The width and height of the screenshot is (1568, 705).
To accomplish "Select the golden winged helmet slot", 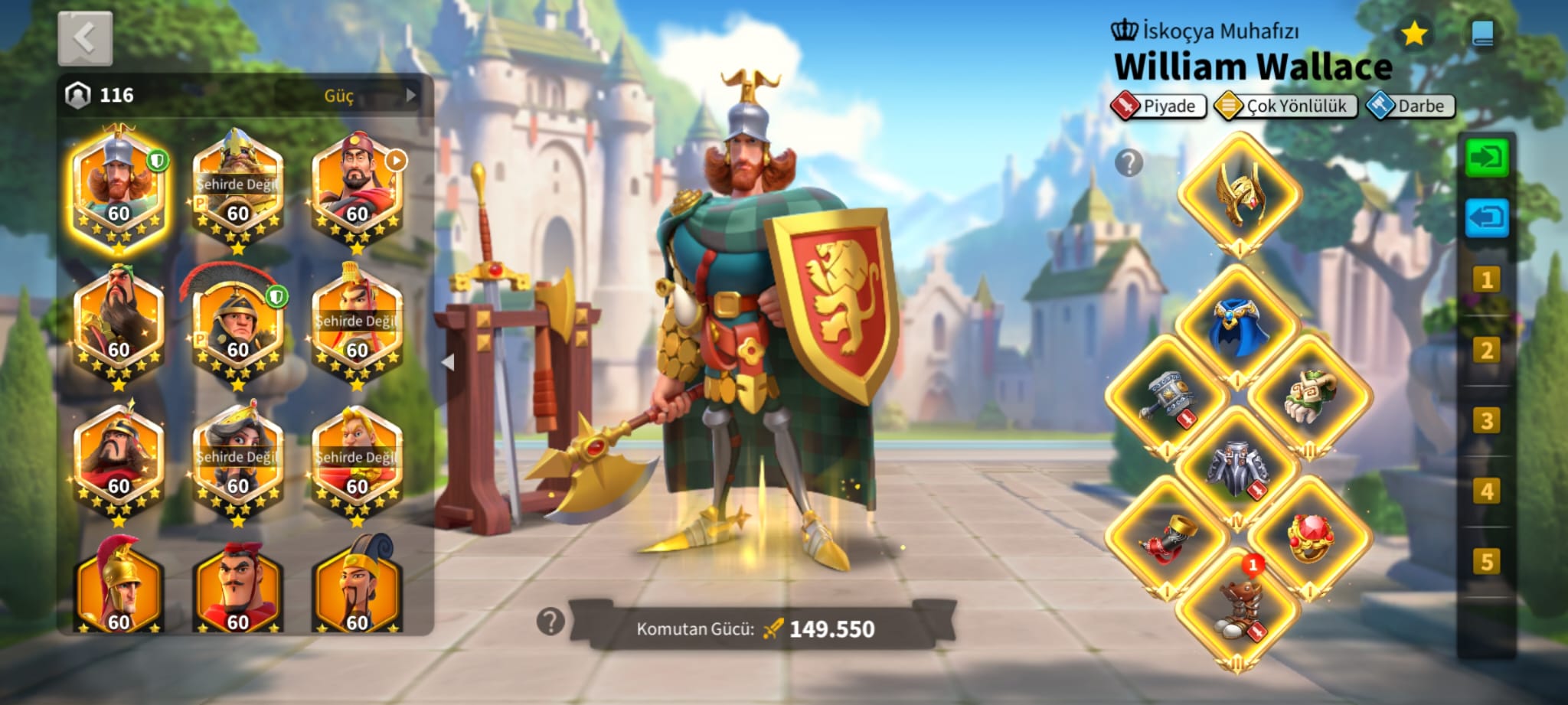I will (1239, 194).
